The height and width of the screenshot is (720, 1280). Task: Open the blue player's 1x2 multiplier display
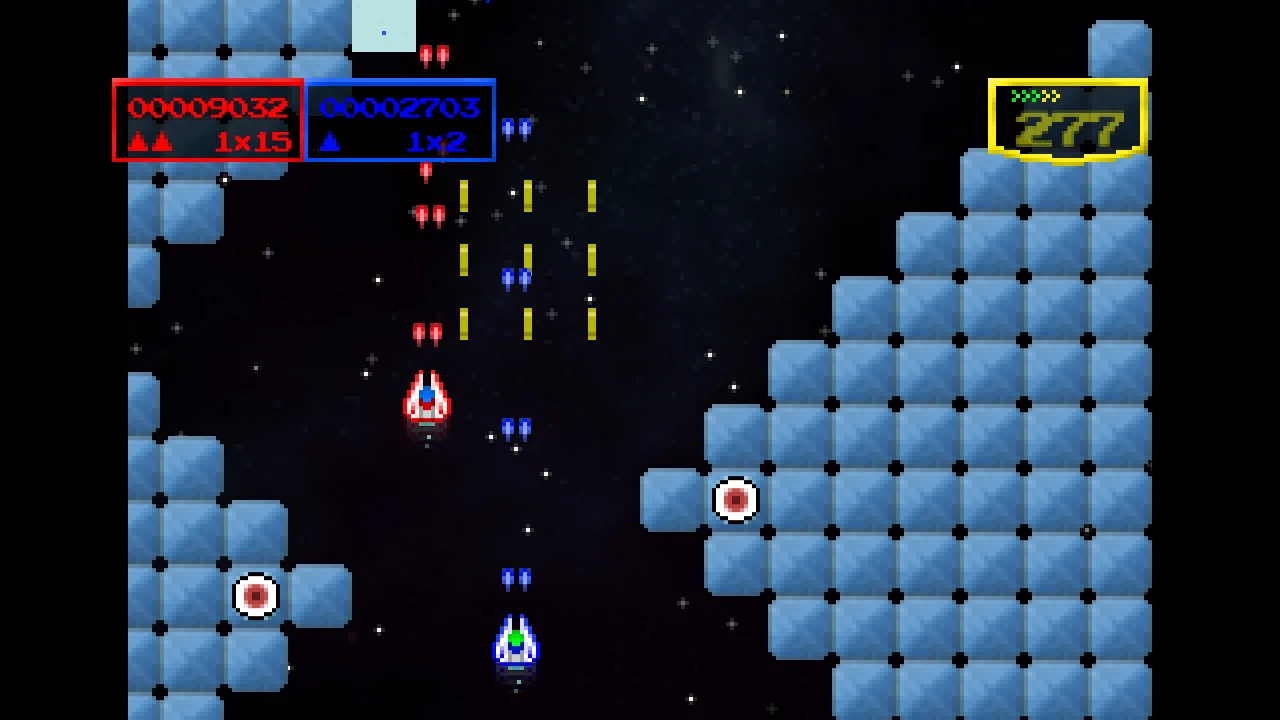437,142
